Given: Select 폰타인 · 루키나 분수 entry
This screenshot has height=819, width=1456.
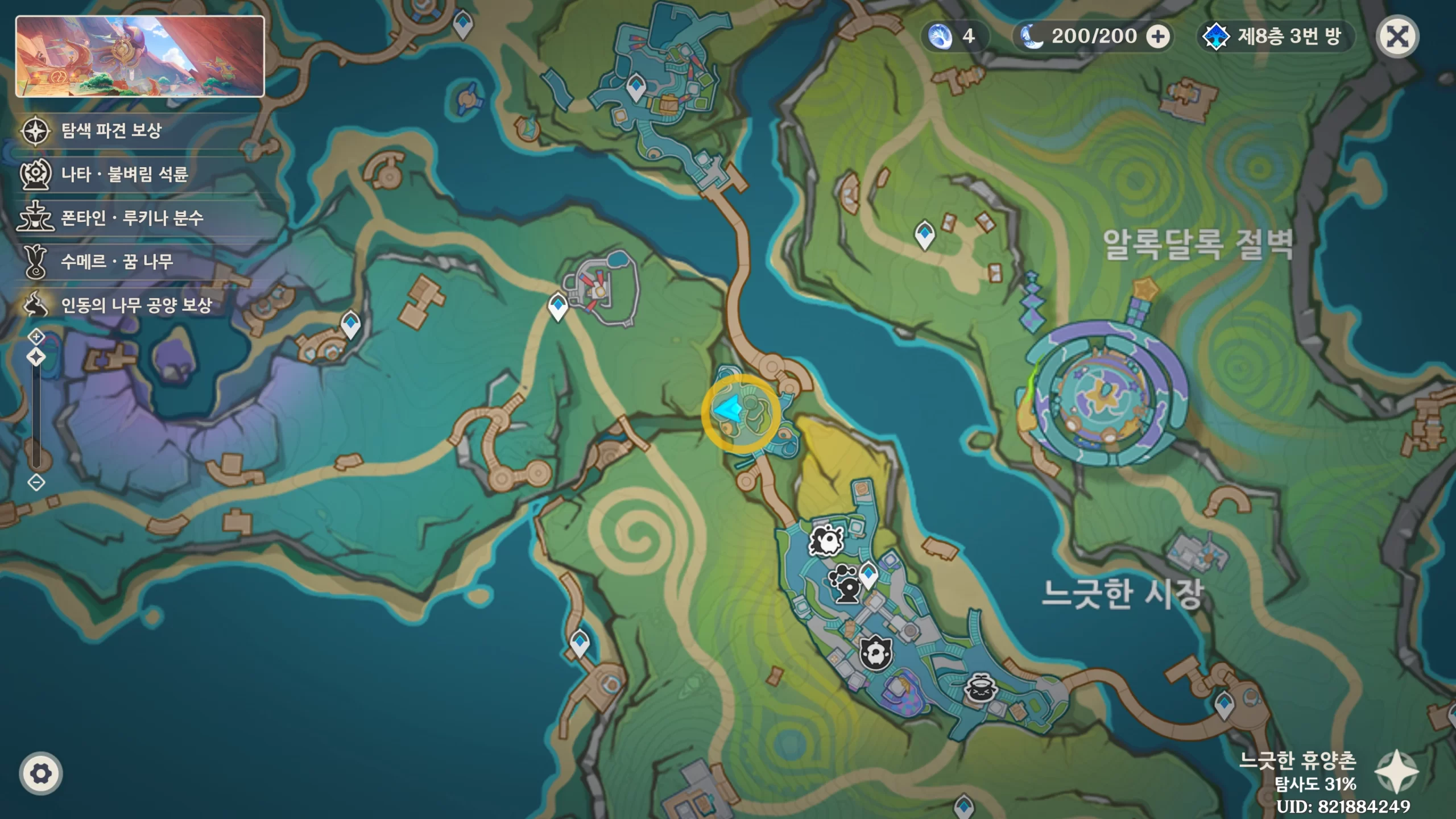Looking at the screenshot, I should [132, 218].
